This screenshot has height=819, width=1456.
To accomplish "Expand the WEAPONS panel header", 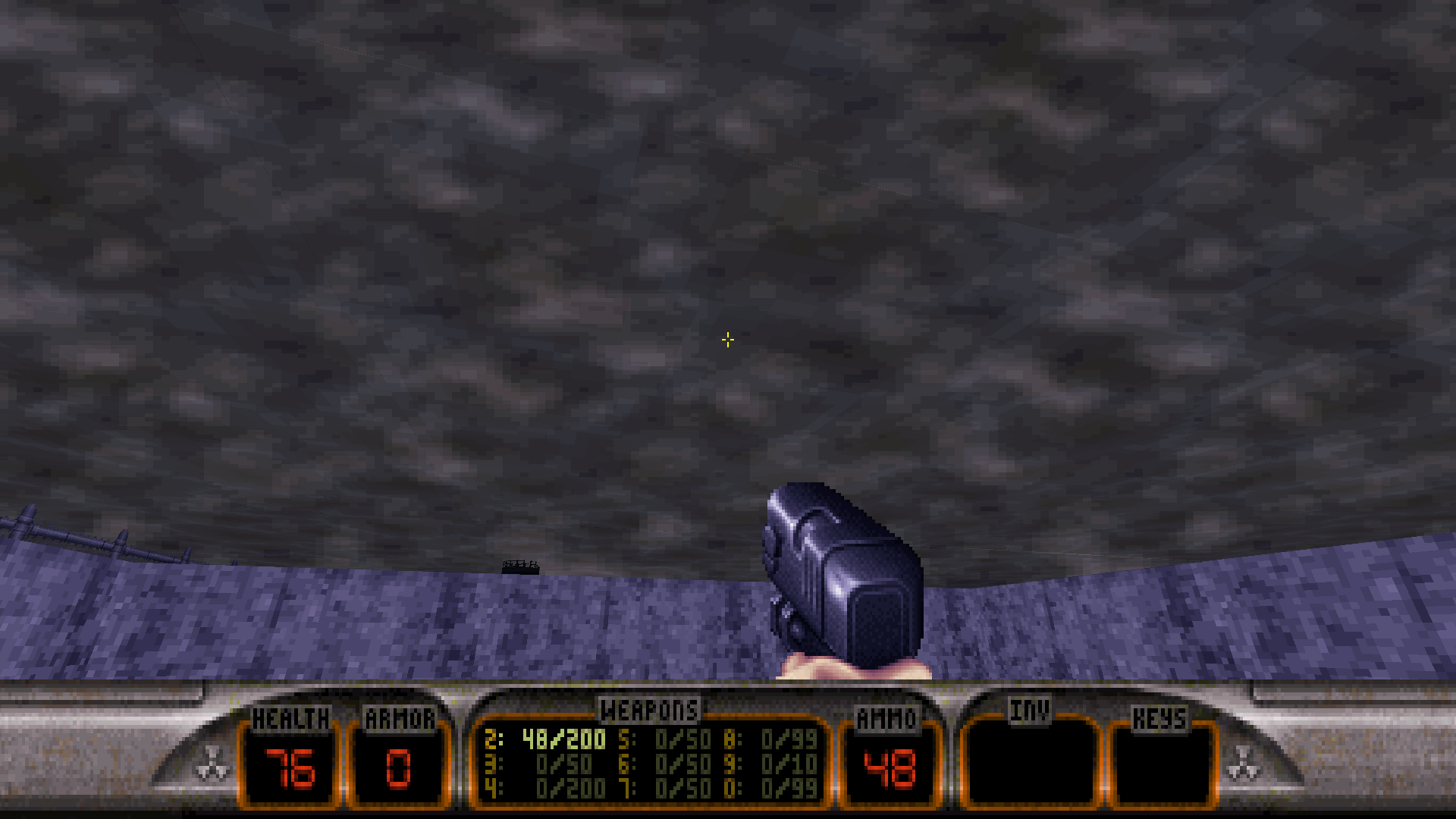I will click(649, 711).
